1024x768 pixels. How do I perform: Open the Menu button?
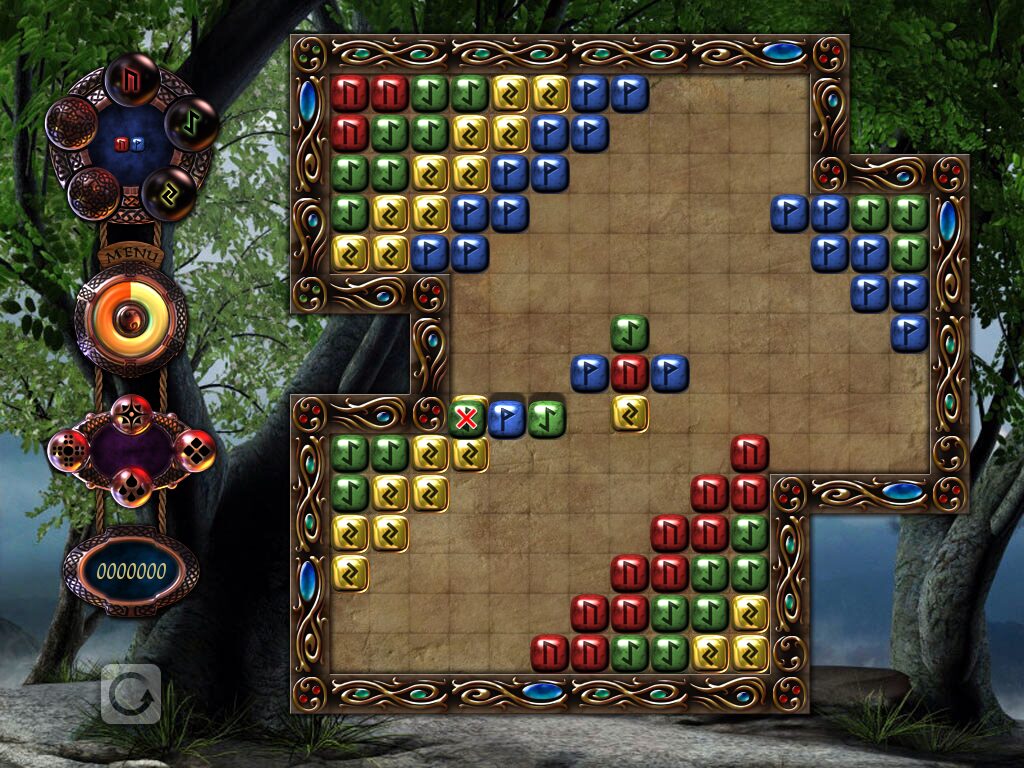pos(130,254)
